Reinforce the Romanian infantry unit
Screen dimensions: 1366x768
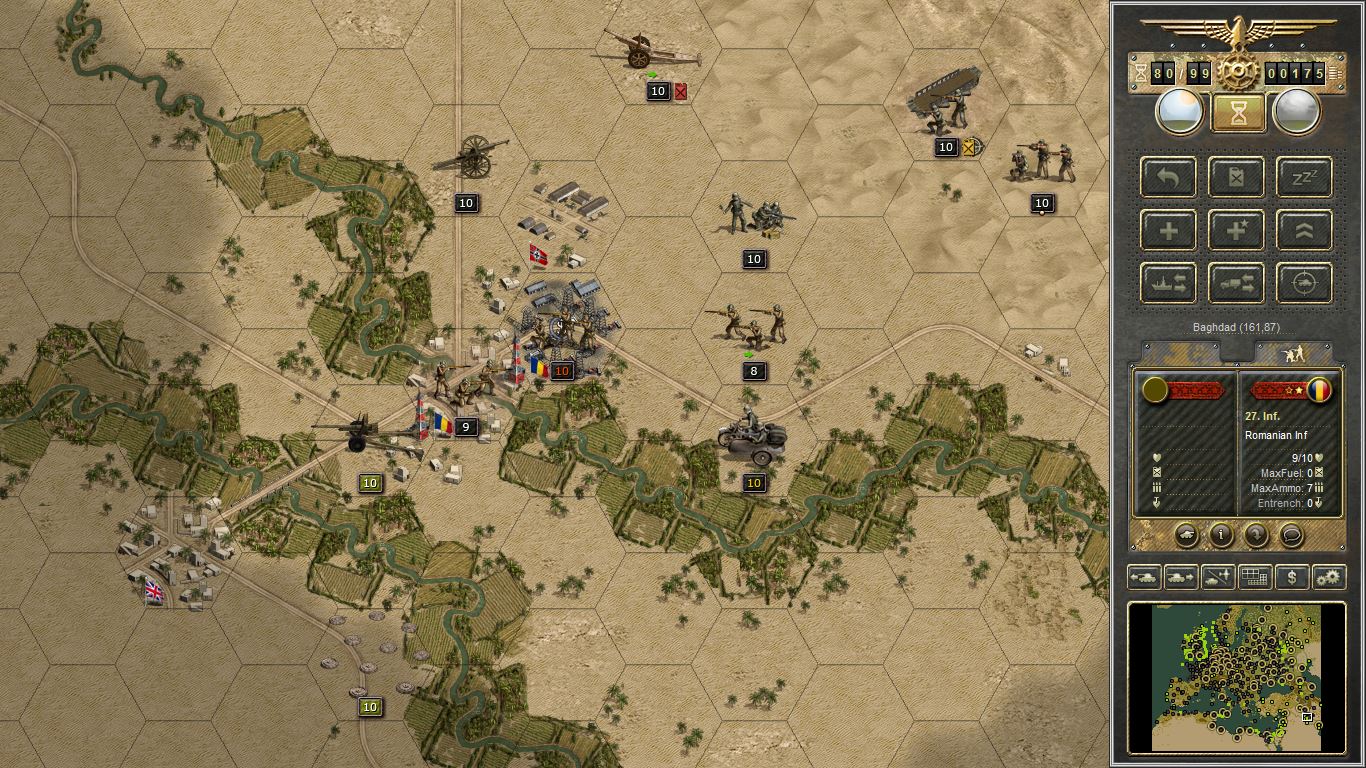coord(1167,230)
